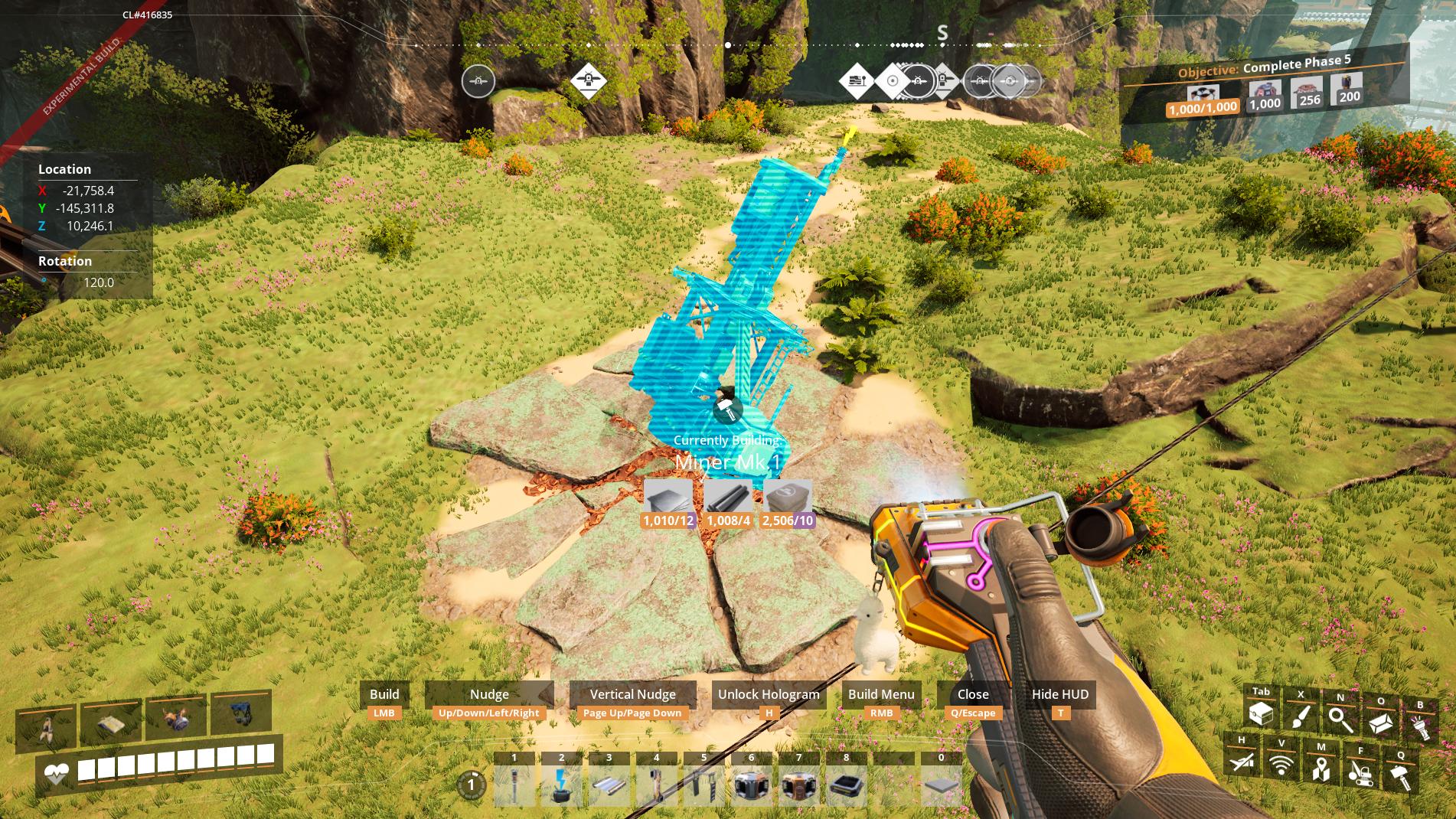Select the wrecking ball dismantle icon
The height and width of the screenshot is (819, 1456).
point(1360,773)
